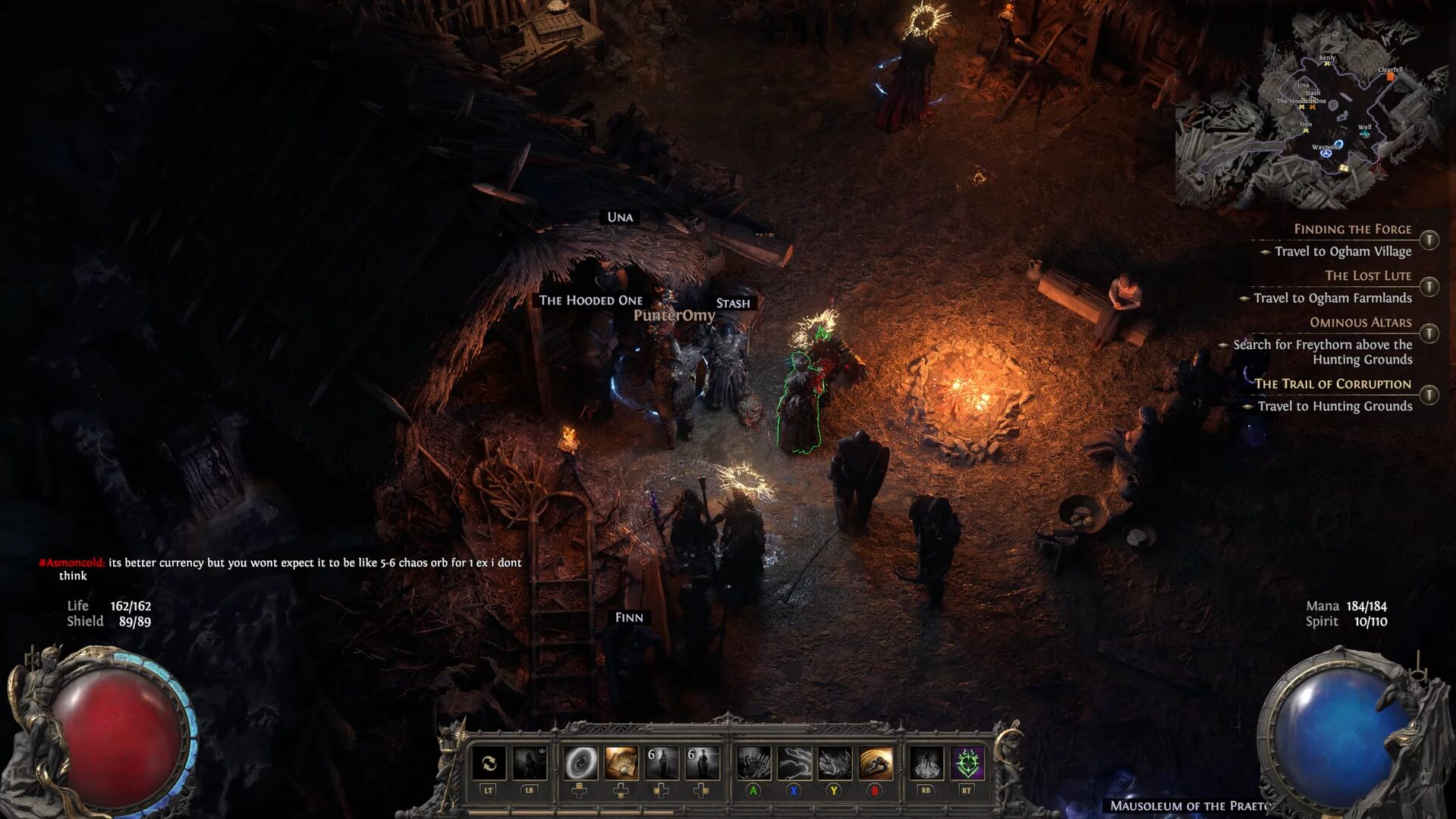
Task: Use the shattering ice shards skill
Action: point(834,763)
